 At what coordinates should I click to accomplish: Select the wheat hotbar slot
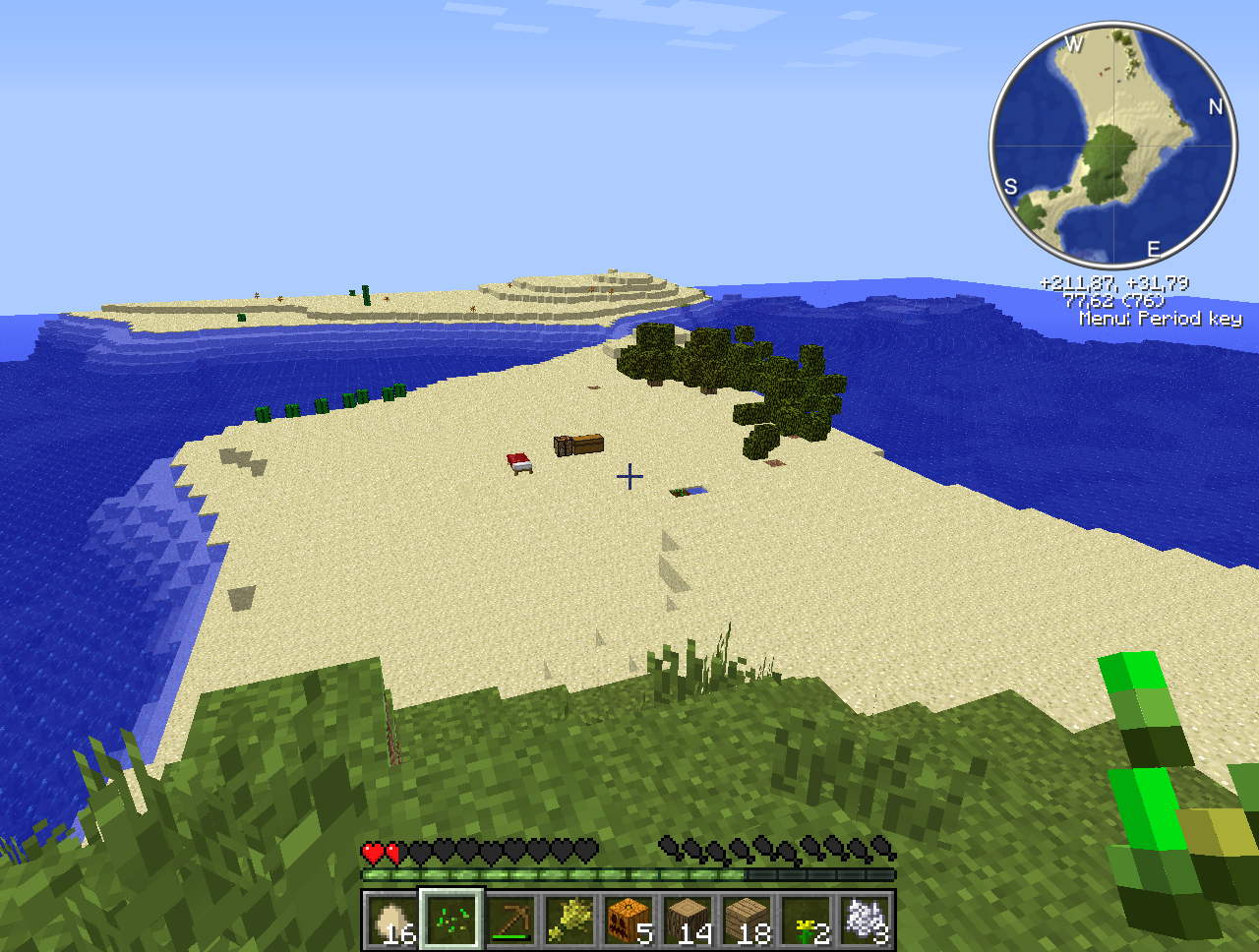point(570,921)
